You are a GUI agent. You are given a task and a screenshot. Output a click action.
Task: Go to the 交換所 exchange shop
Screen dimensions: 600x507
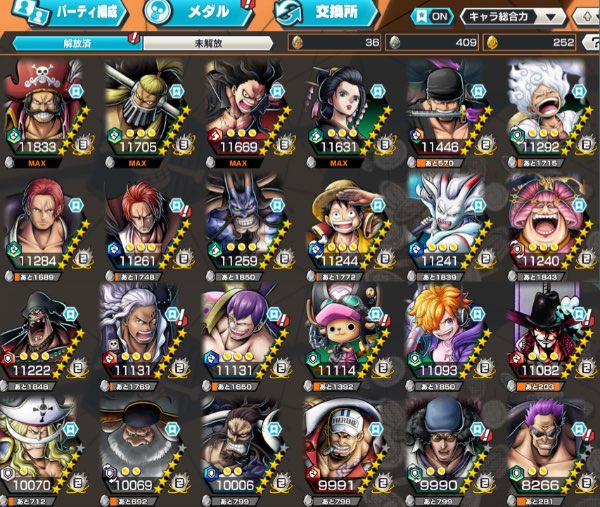point(324,14)
